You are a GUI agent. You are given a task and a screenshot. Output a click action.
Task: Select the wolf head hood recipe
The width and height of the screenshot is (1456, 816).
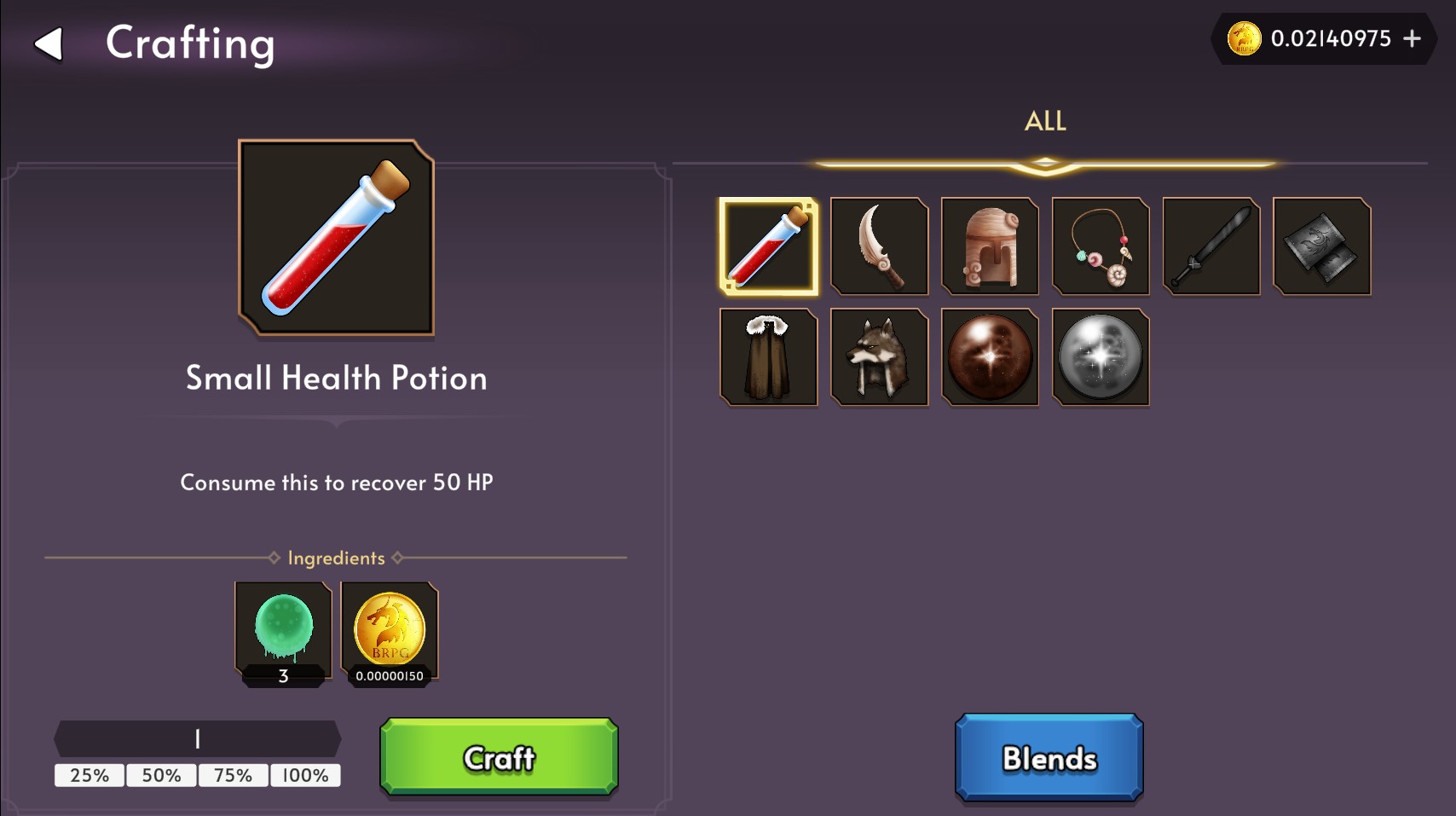(x=879, y=357)
